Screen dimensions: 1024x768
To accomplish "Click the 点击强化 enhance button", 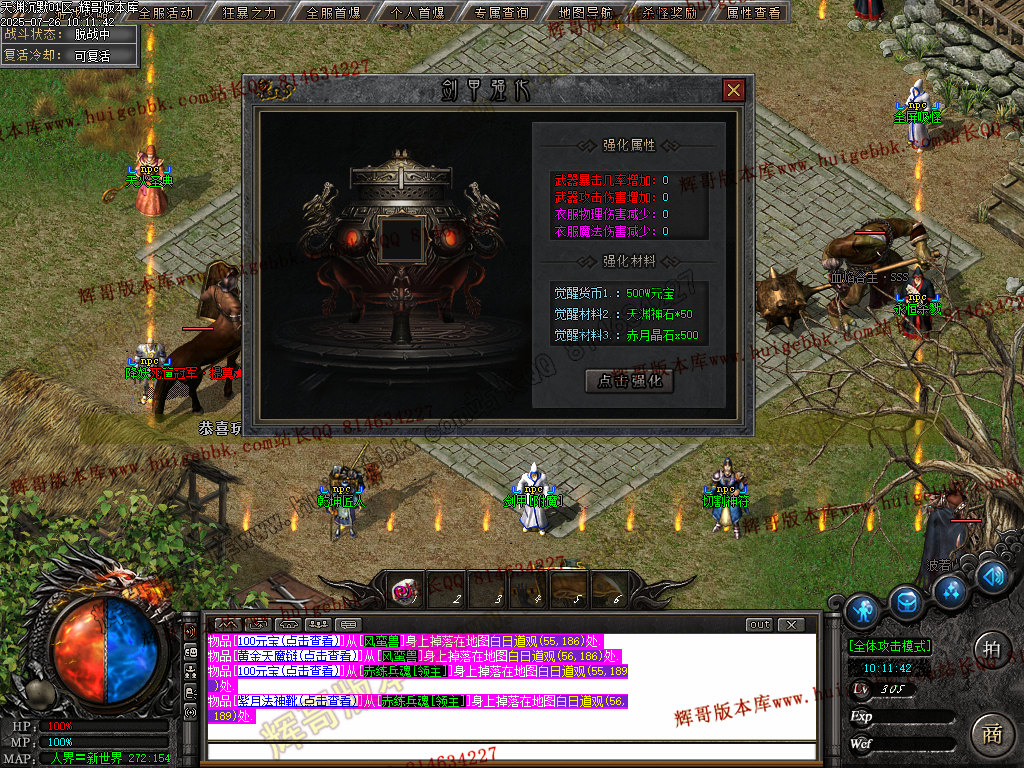I will click(629, 381).
